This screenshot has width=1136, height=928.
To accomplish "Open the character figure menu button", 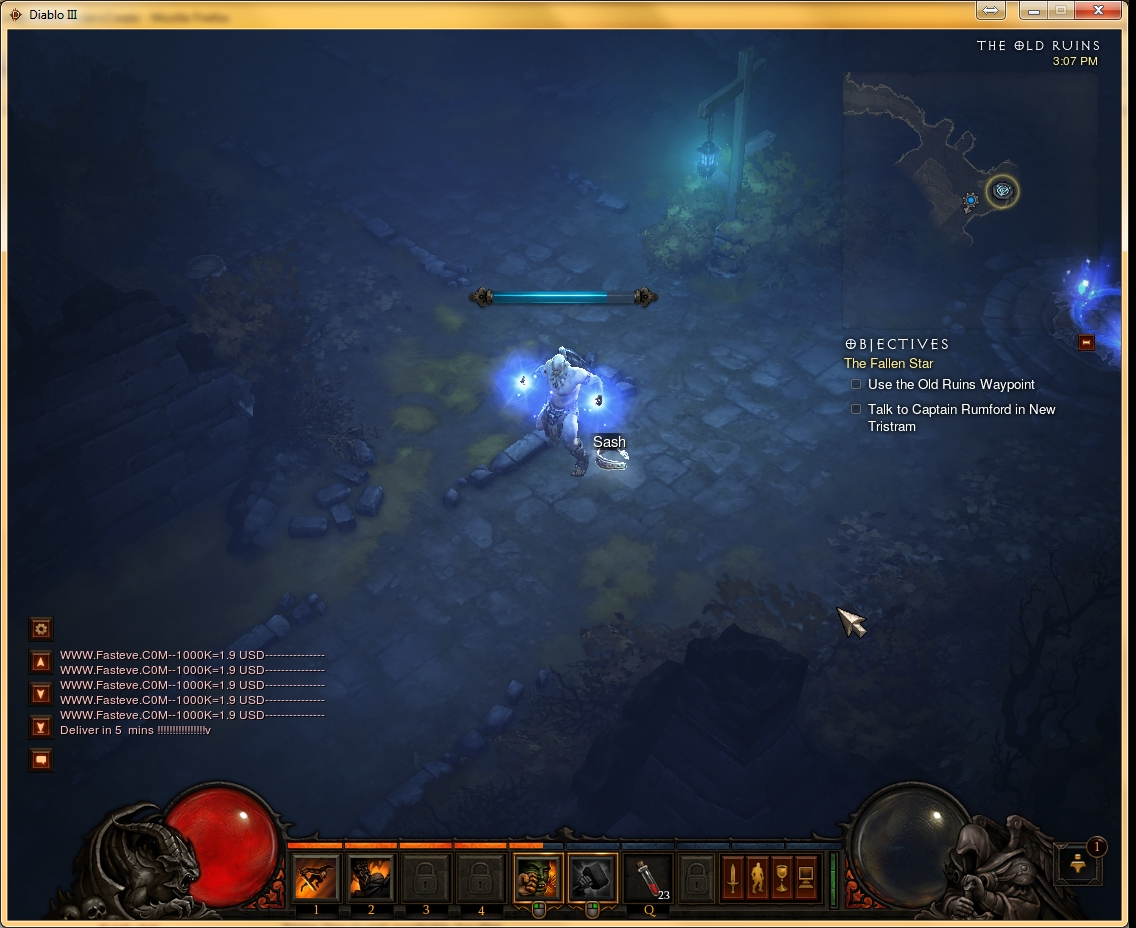I will coord(757,878).
